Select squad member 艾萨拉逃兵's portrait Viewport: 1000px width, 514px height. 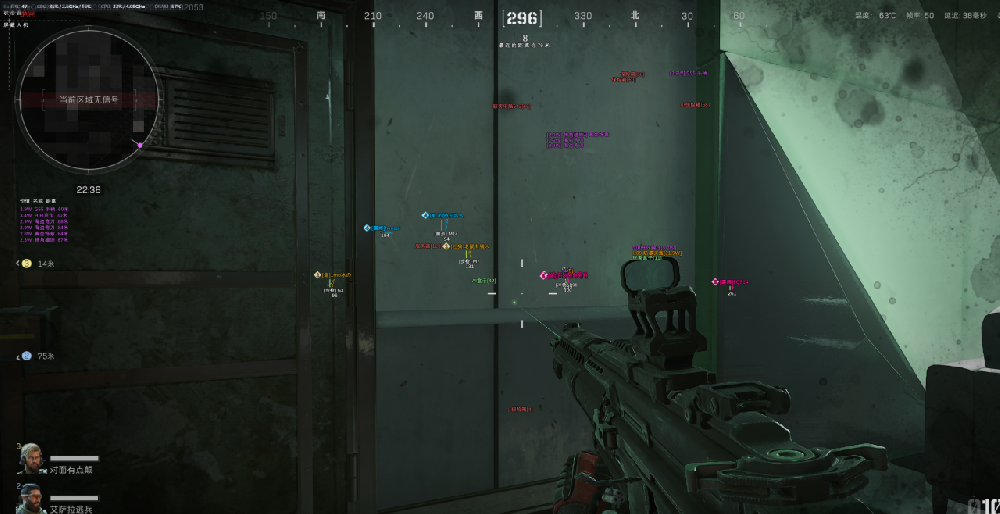[x=32, y=497]
